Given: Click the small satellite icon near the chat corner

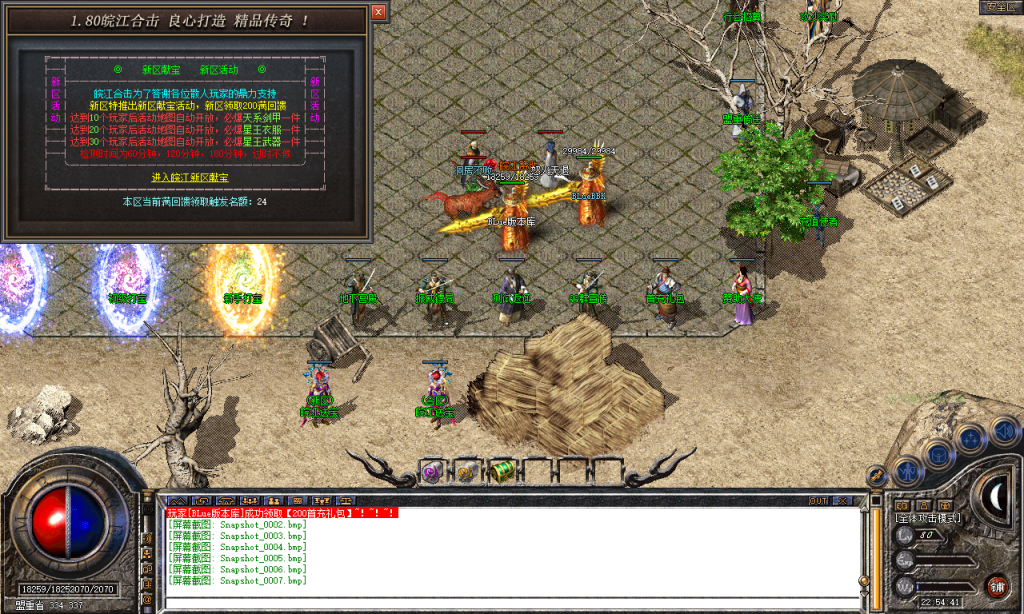Looking at the screenshot, I should pyautogui.click(x=876, y=478).
